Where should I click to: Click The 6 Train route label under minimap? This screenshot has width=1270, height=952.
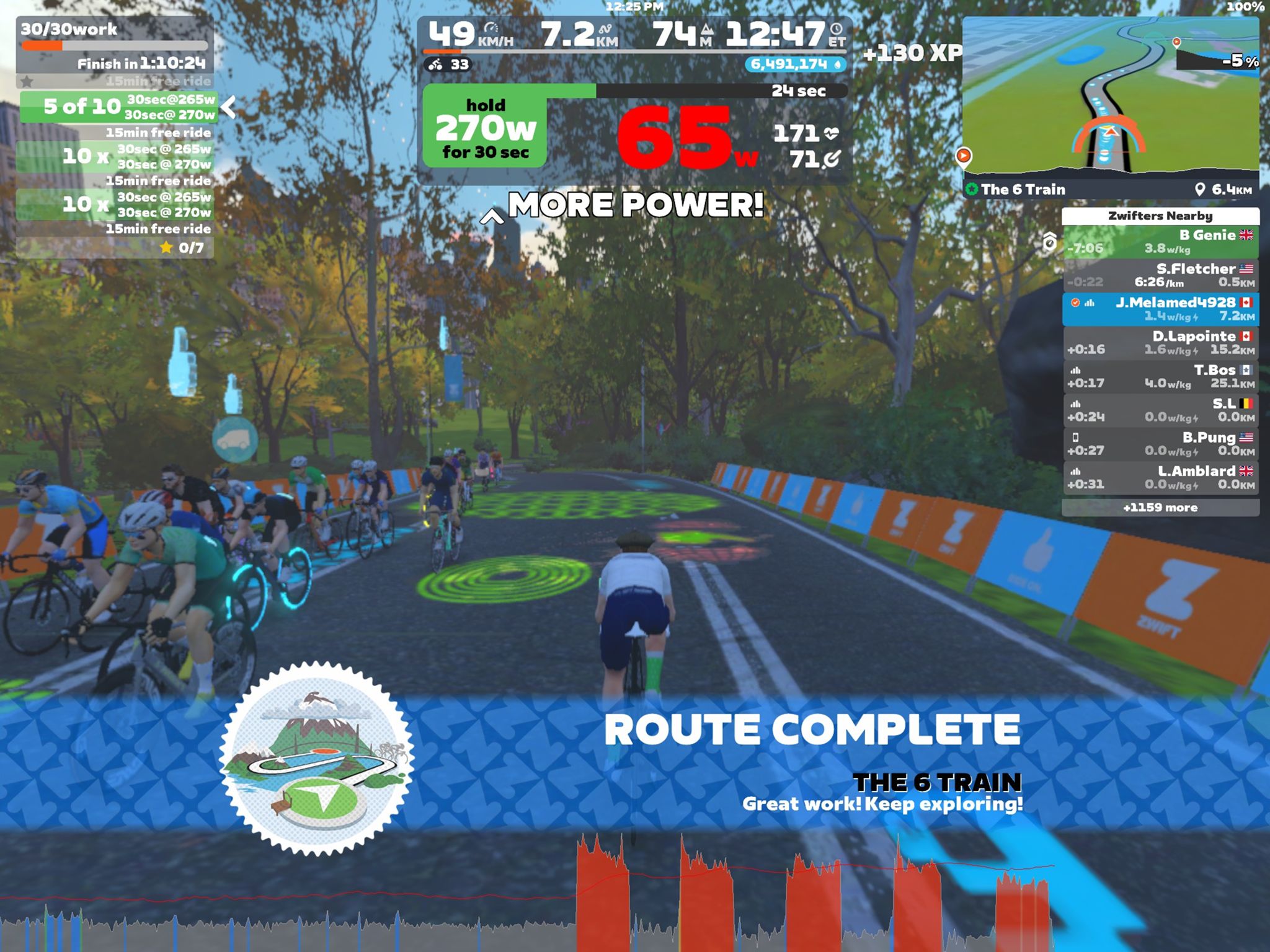click(x=1023, y=190)
